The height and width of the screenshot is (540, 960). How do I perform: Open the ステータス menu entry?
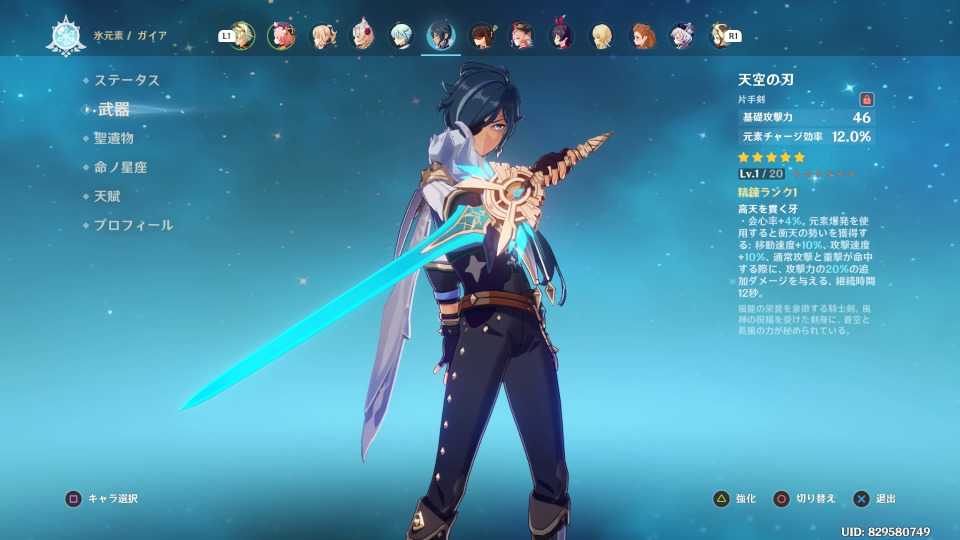(x=127, y=80)
